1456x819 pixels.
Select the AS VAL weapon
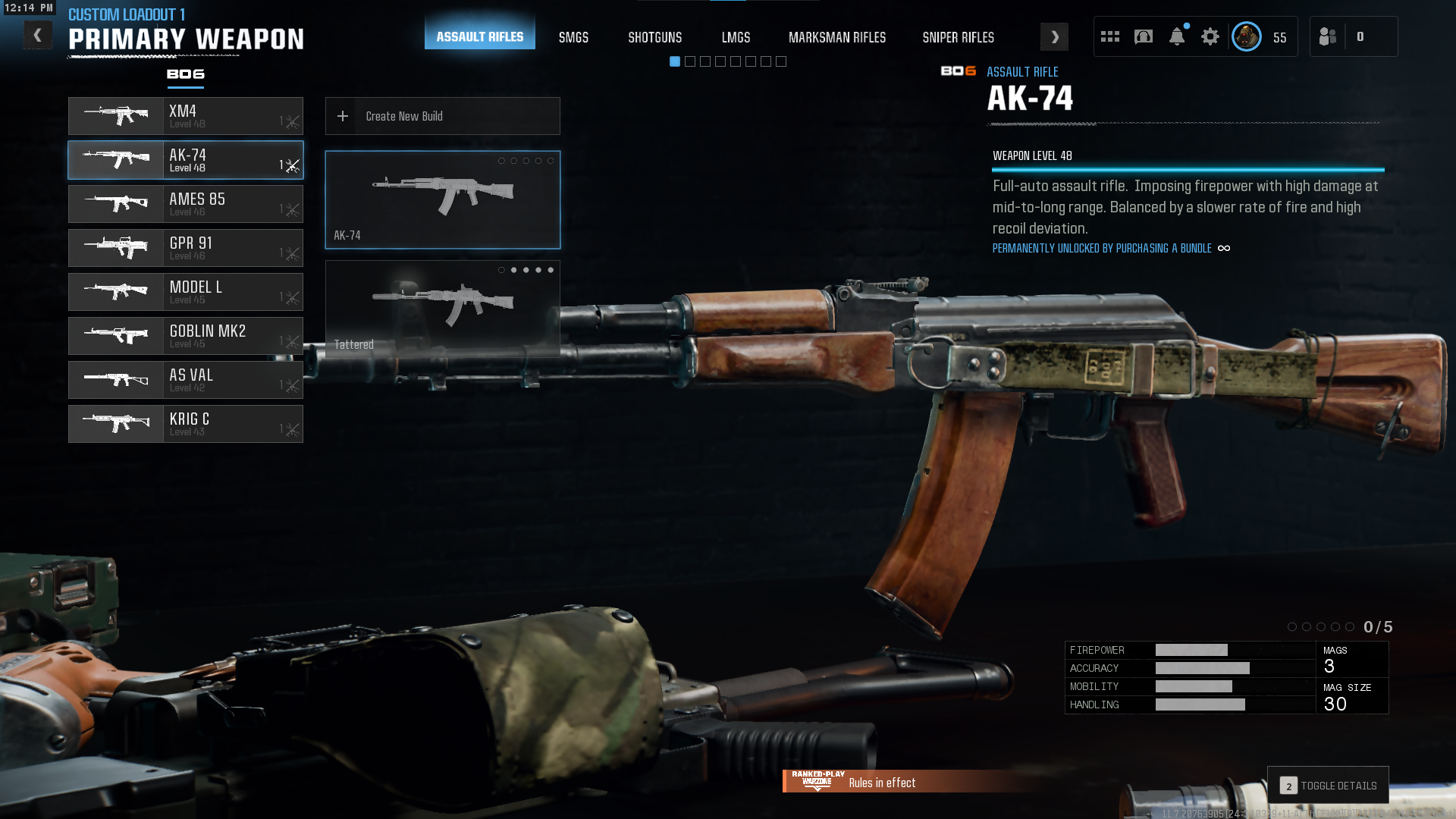pos(186,380)
